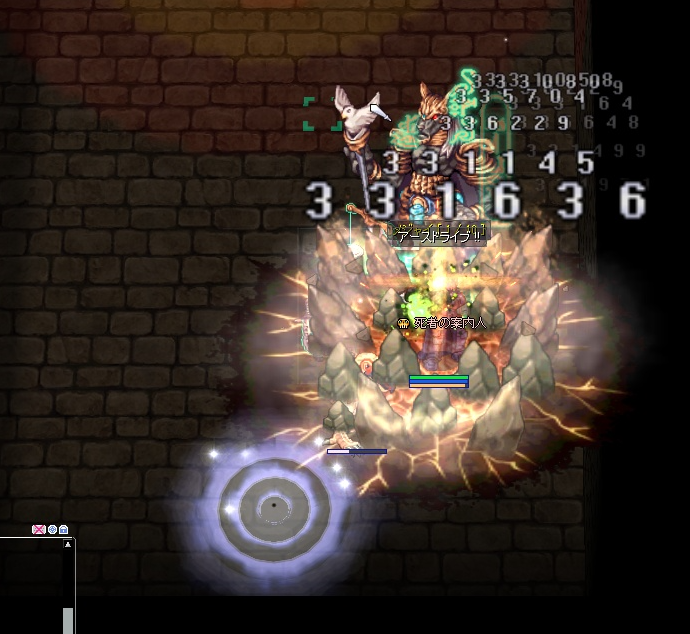
Task: Click the crossed-out envelope icon above chat
Action: 39,529
